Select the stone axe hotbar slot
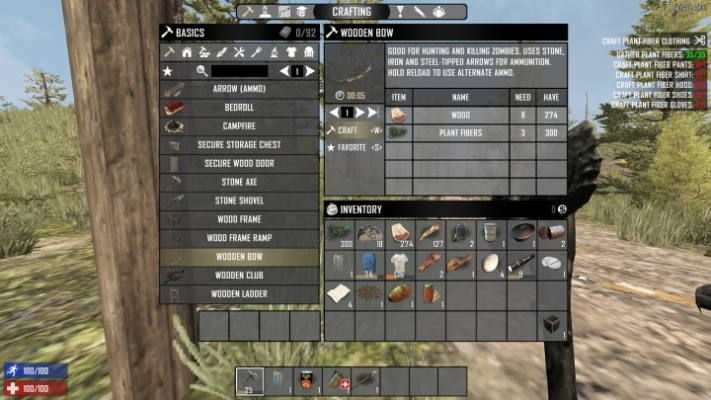Screen dimensions: 711x400 click(250, 381)
